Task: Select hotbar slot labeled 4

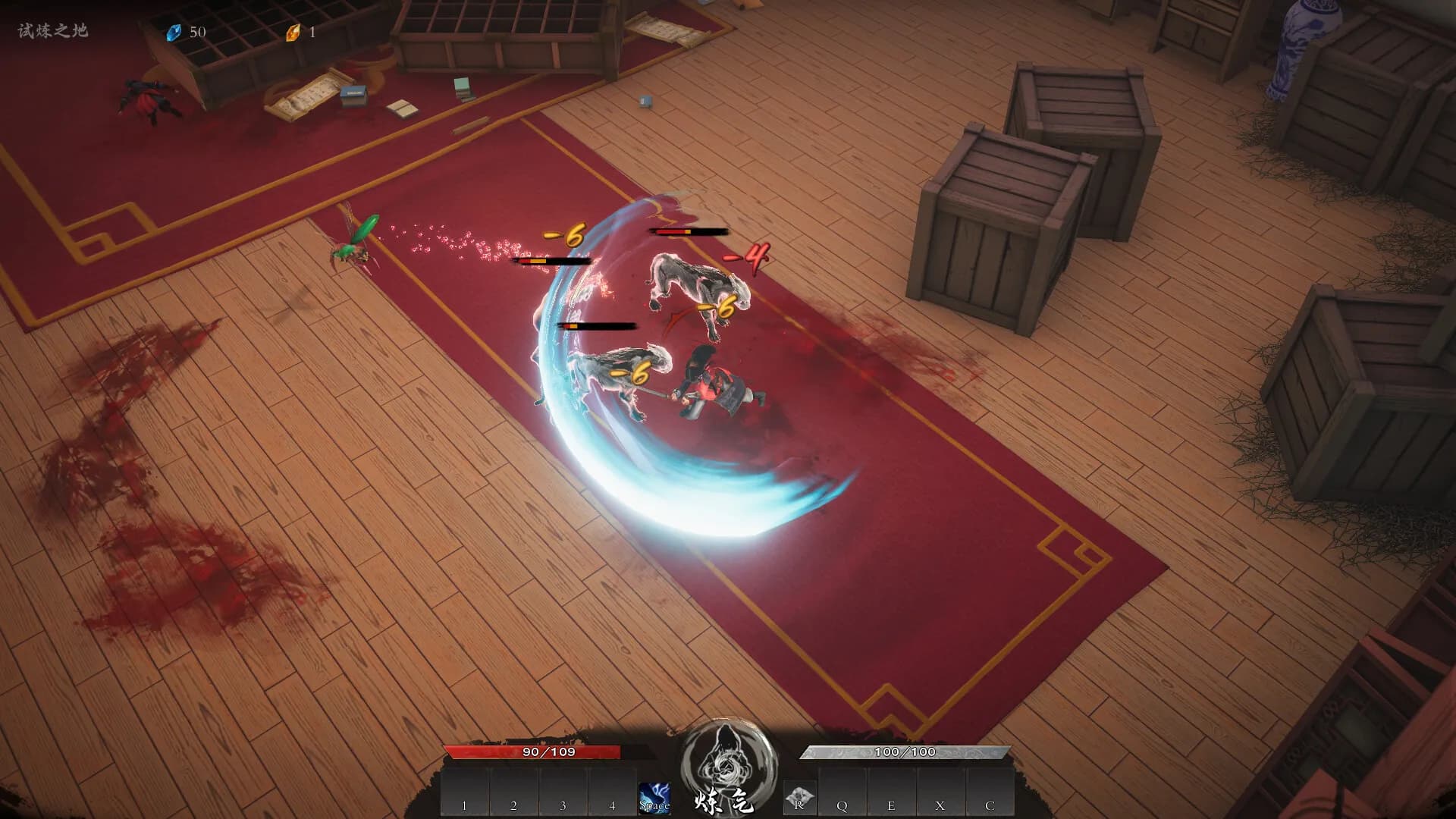Action: coord(613,792)
